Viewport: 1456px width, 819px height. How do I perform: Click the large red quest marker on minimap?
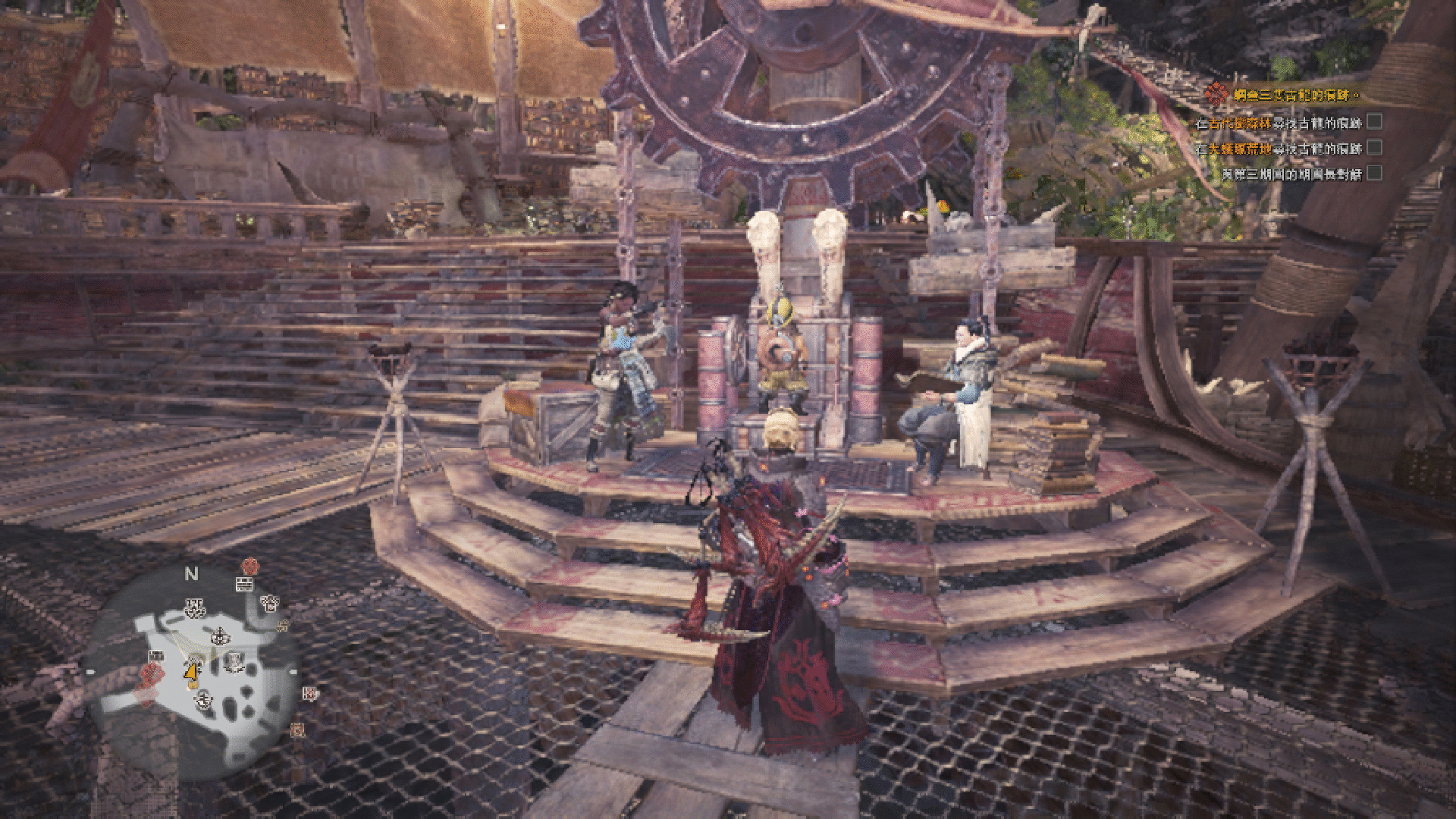[150, 673]
